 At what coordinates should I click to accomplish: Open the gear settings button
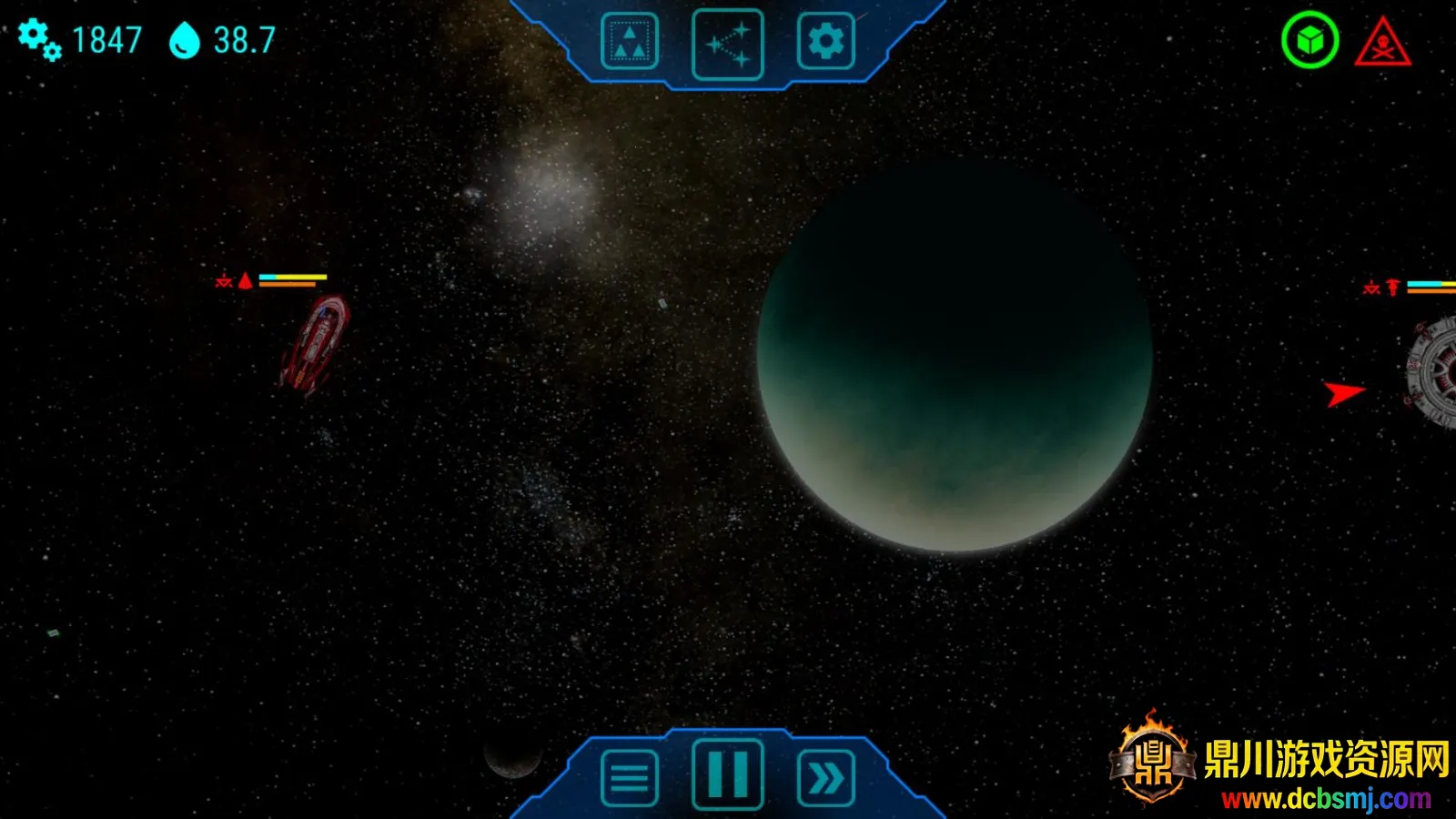(x=825, y=42)
